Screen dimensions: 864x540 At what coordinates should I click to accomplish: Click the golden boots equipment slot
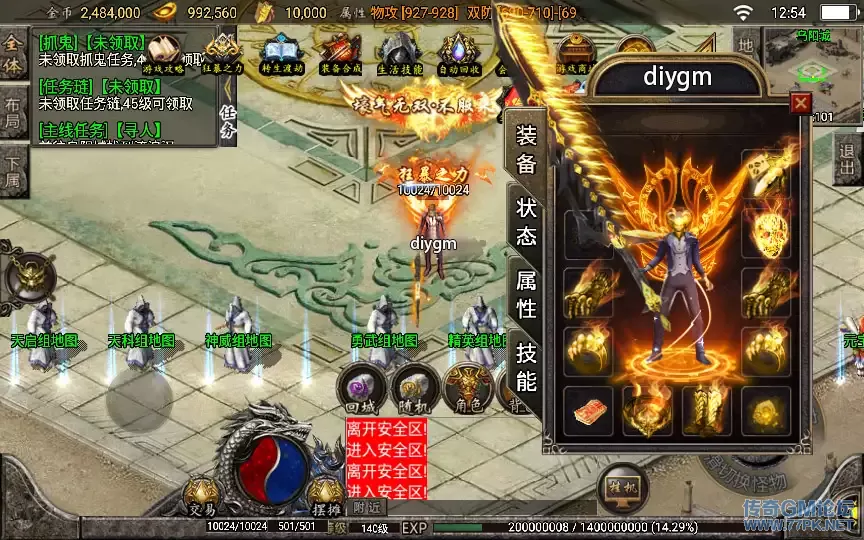[x=708, y=410]
